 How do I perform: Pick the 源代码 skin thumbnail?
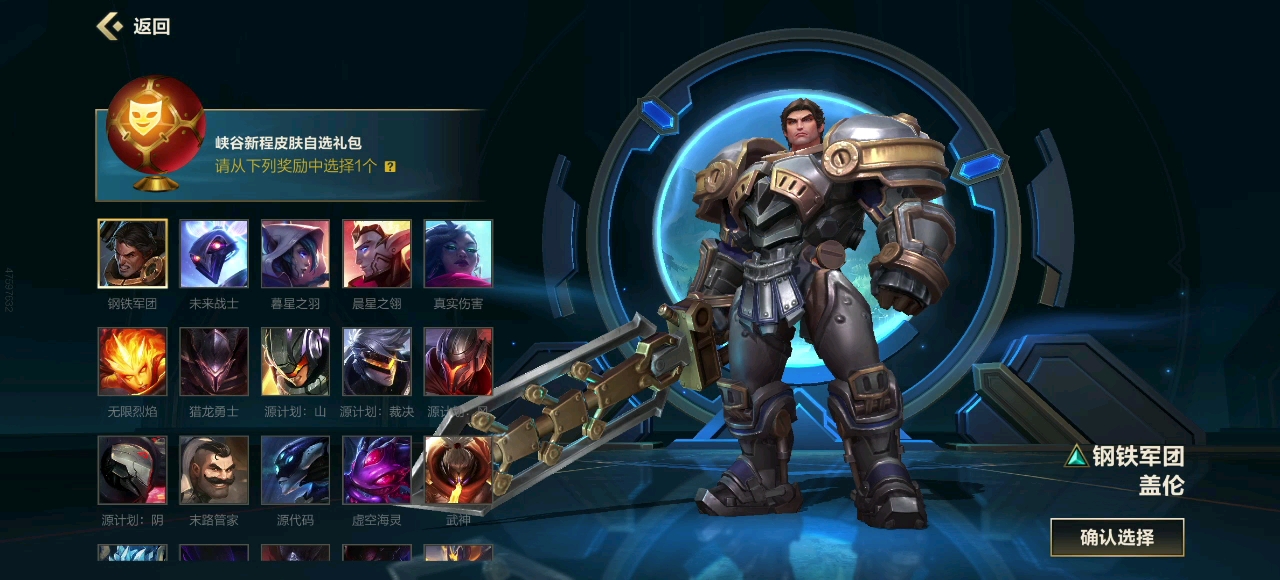pos(295,470)
